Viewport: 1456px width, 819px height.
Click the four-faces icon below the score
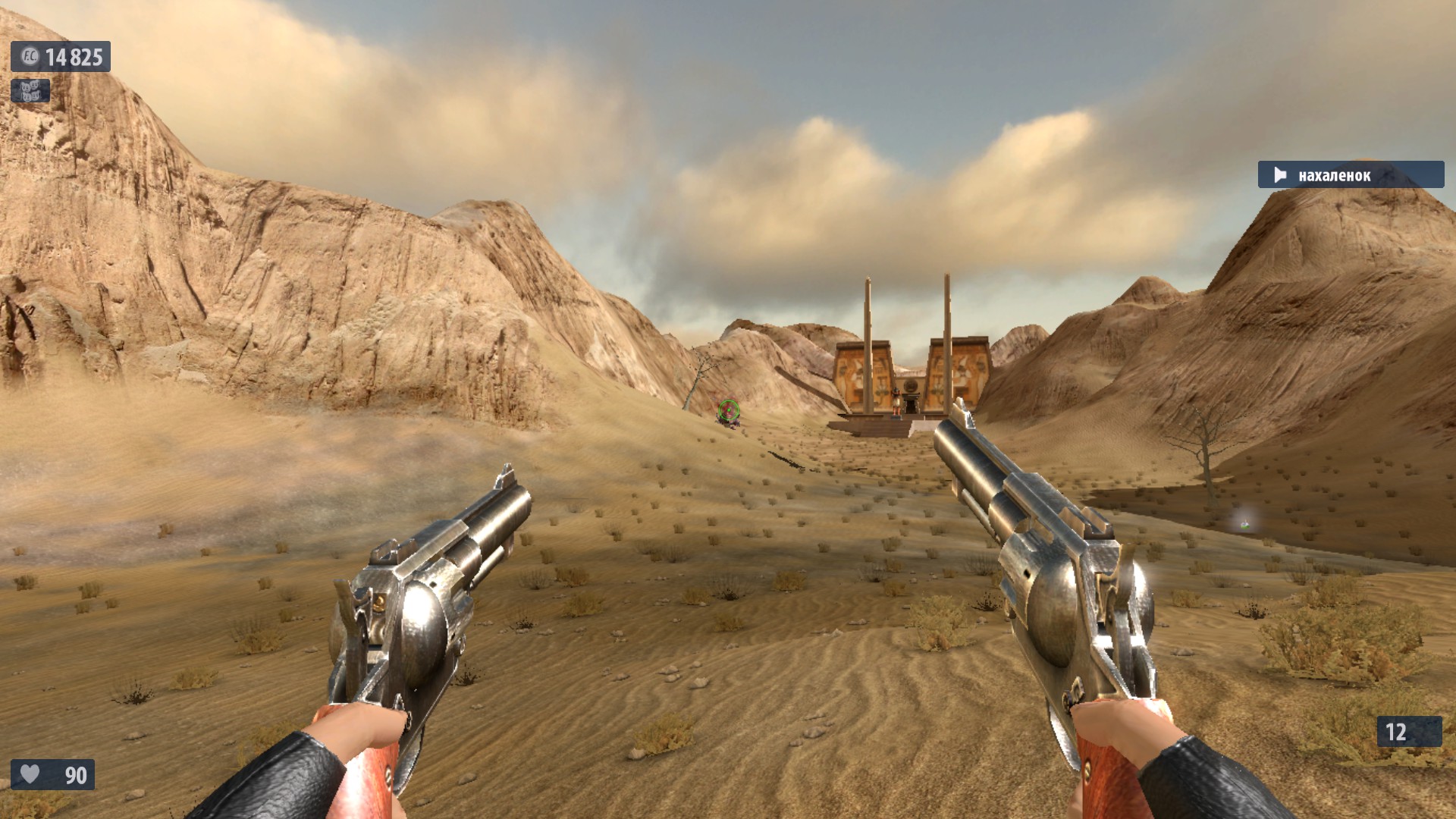pos(30,91)
